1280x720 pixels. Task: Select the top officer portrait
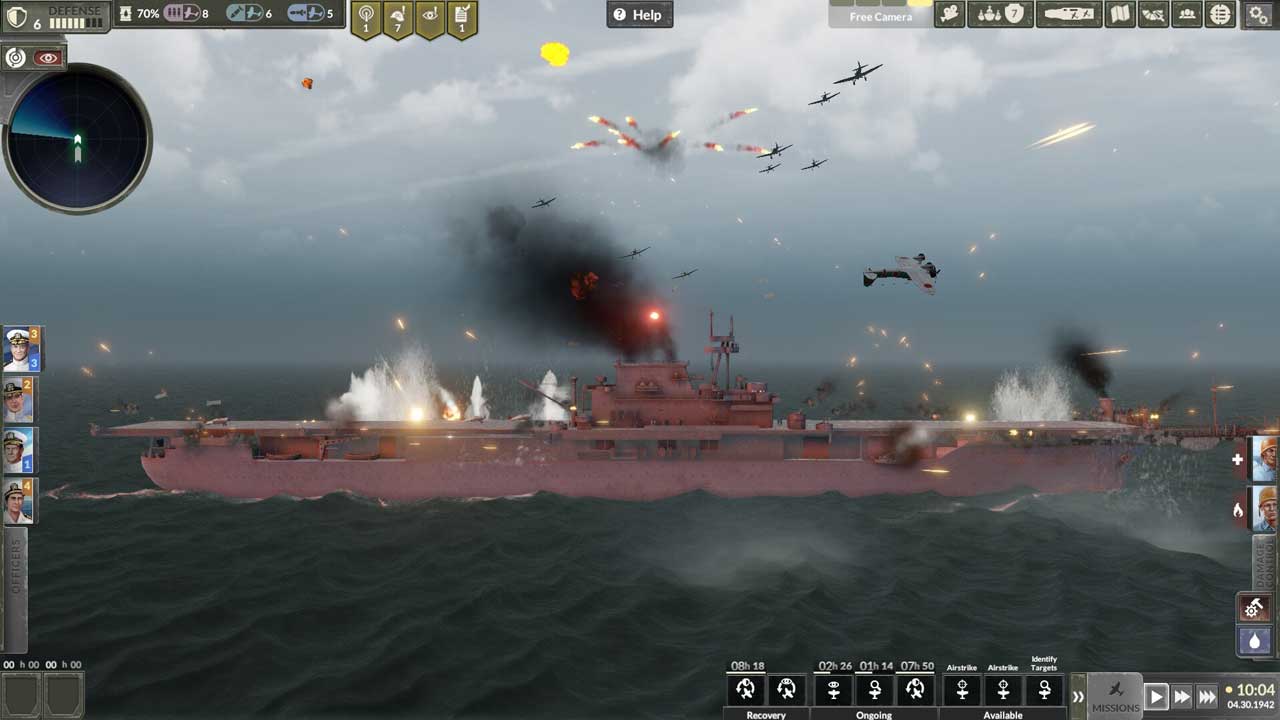tap(20, 348)
